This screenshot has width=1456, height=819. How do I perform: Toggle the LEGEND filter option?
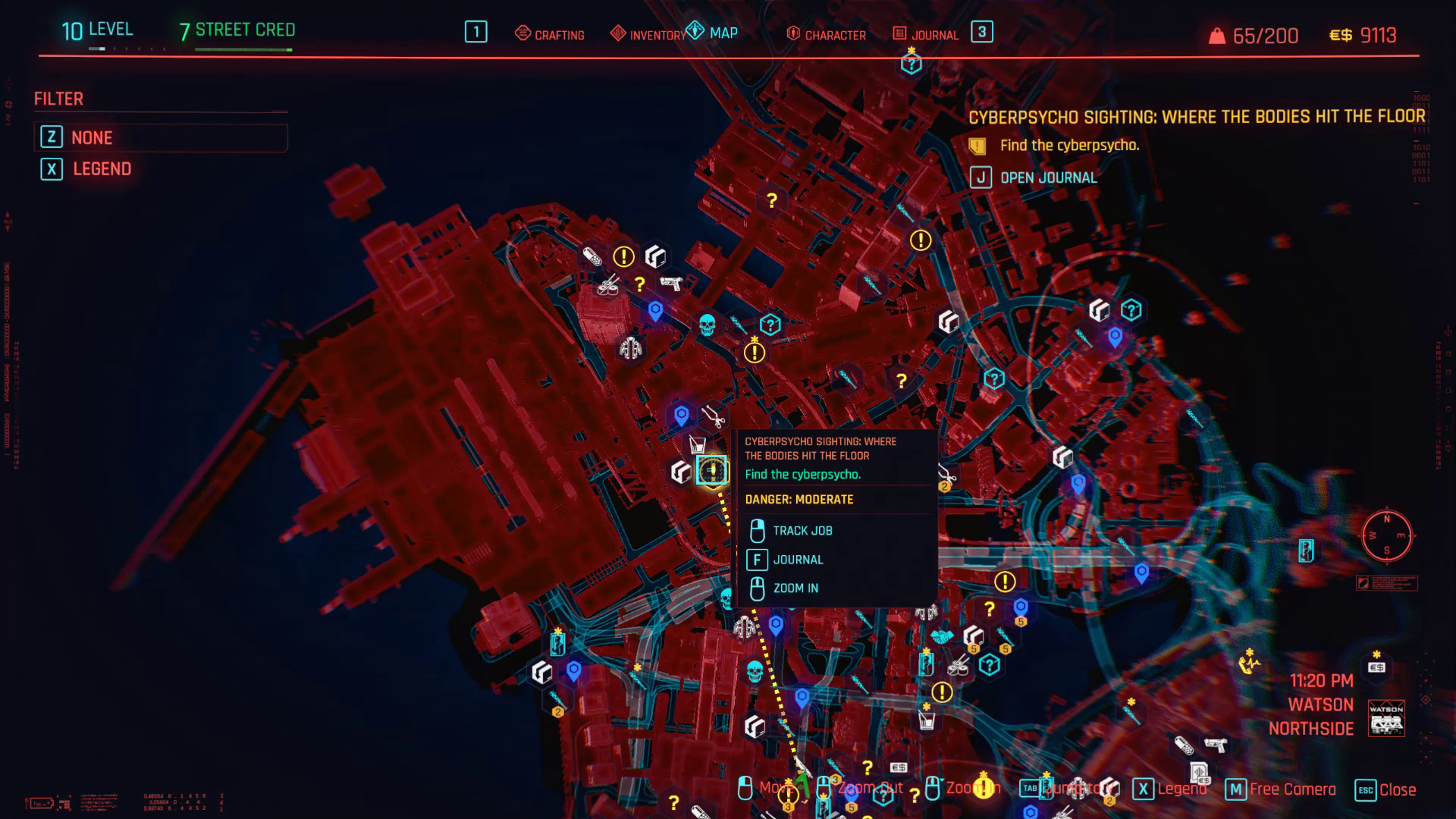(x=101, y=169)
